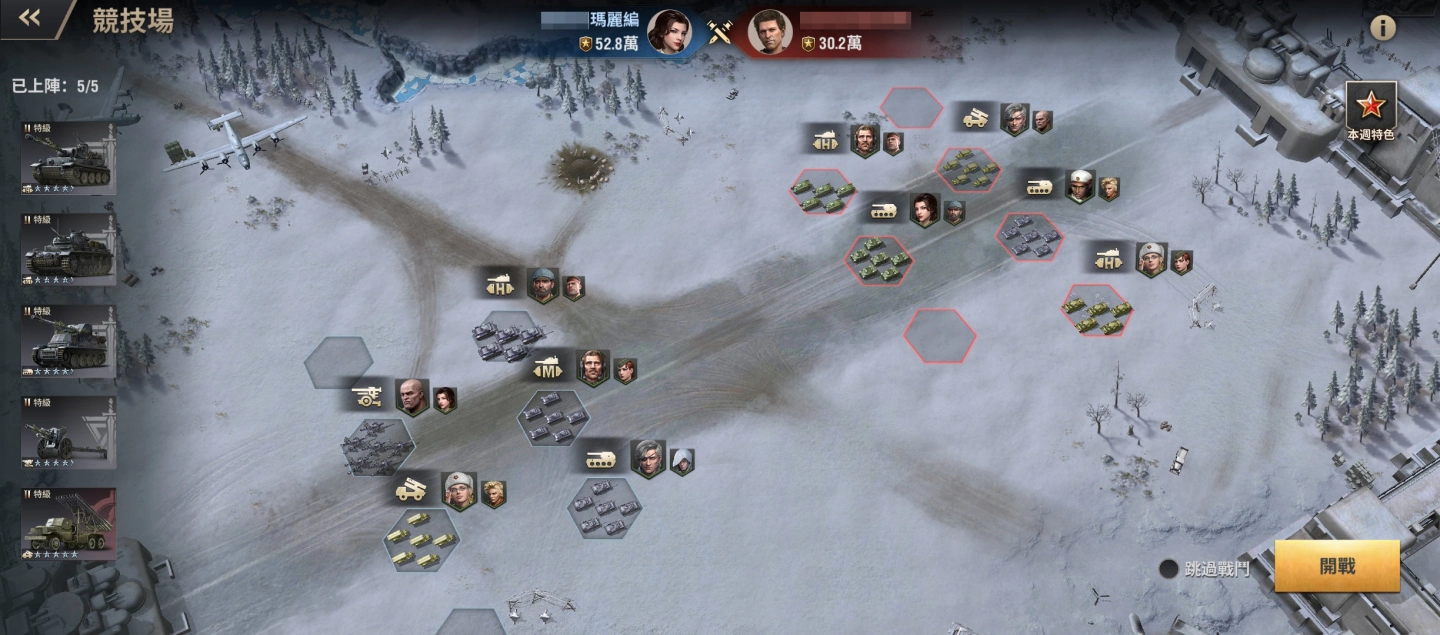Open the info button in top corner

tap(1383, 28)
